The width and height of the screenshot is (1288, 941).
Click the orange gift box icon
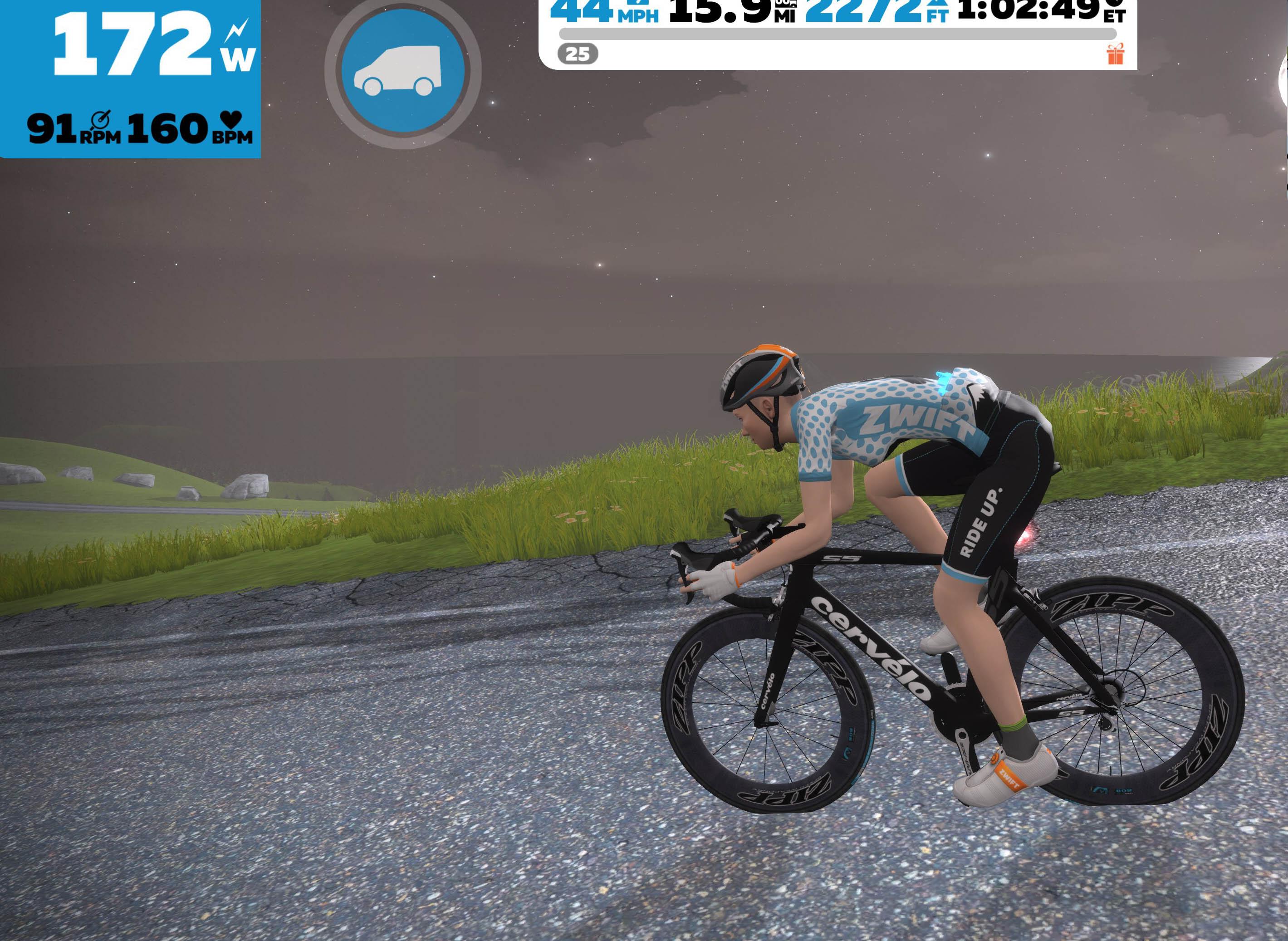1115,55
